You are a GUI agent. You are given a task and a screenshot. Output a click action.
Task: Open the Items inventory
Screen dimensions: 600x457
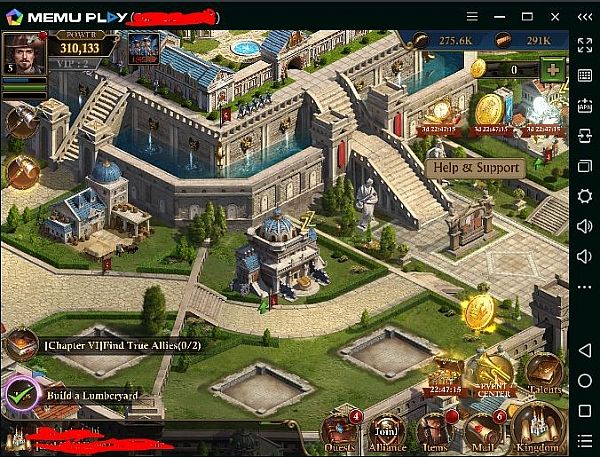pos(435,431)
